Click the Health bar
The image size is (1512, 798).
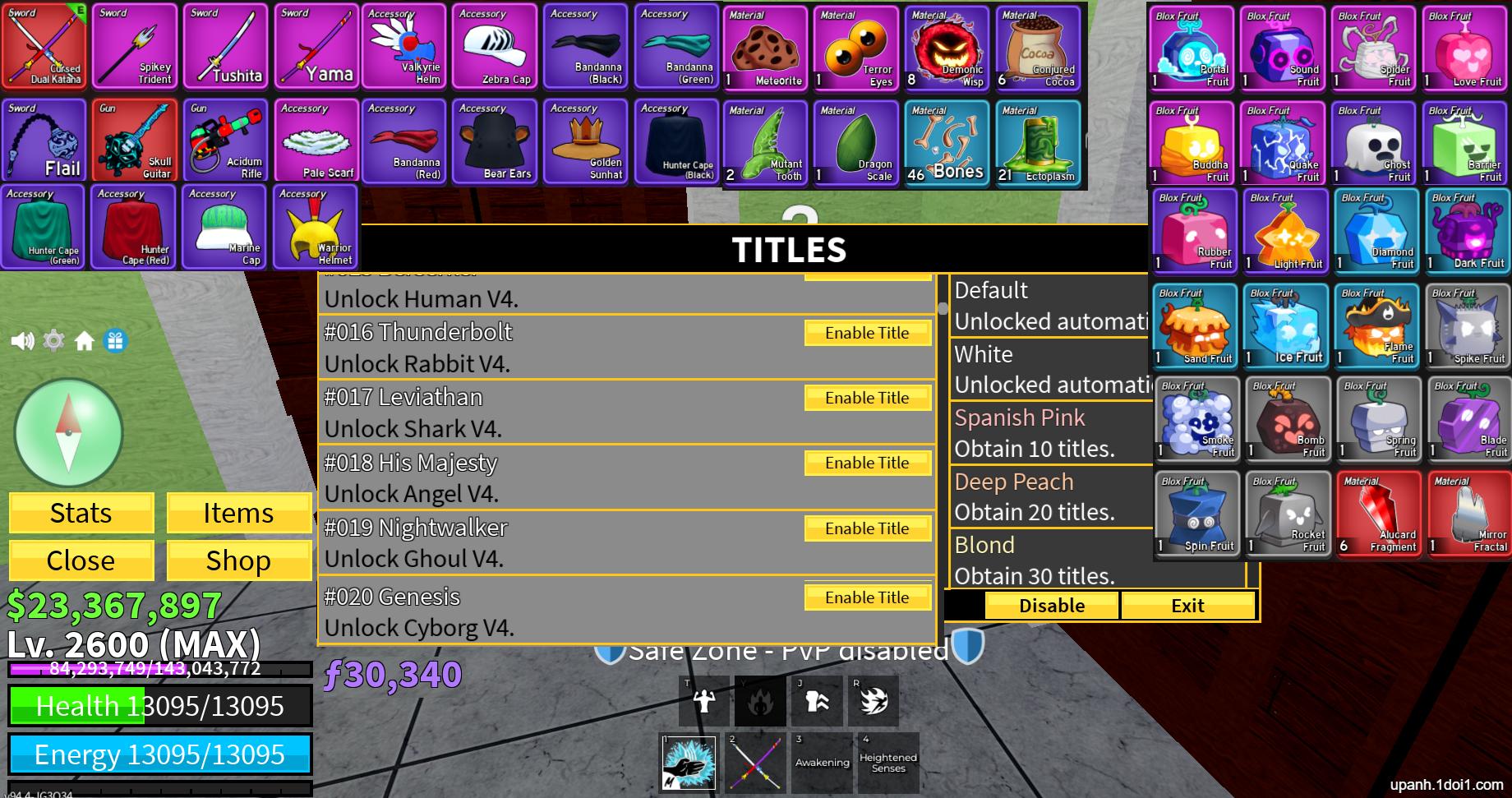160,705
